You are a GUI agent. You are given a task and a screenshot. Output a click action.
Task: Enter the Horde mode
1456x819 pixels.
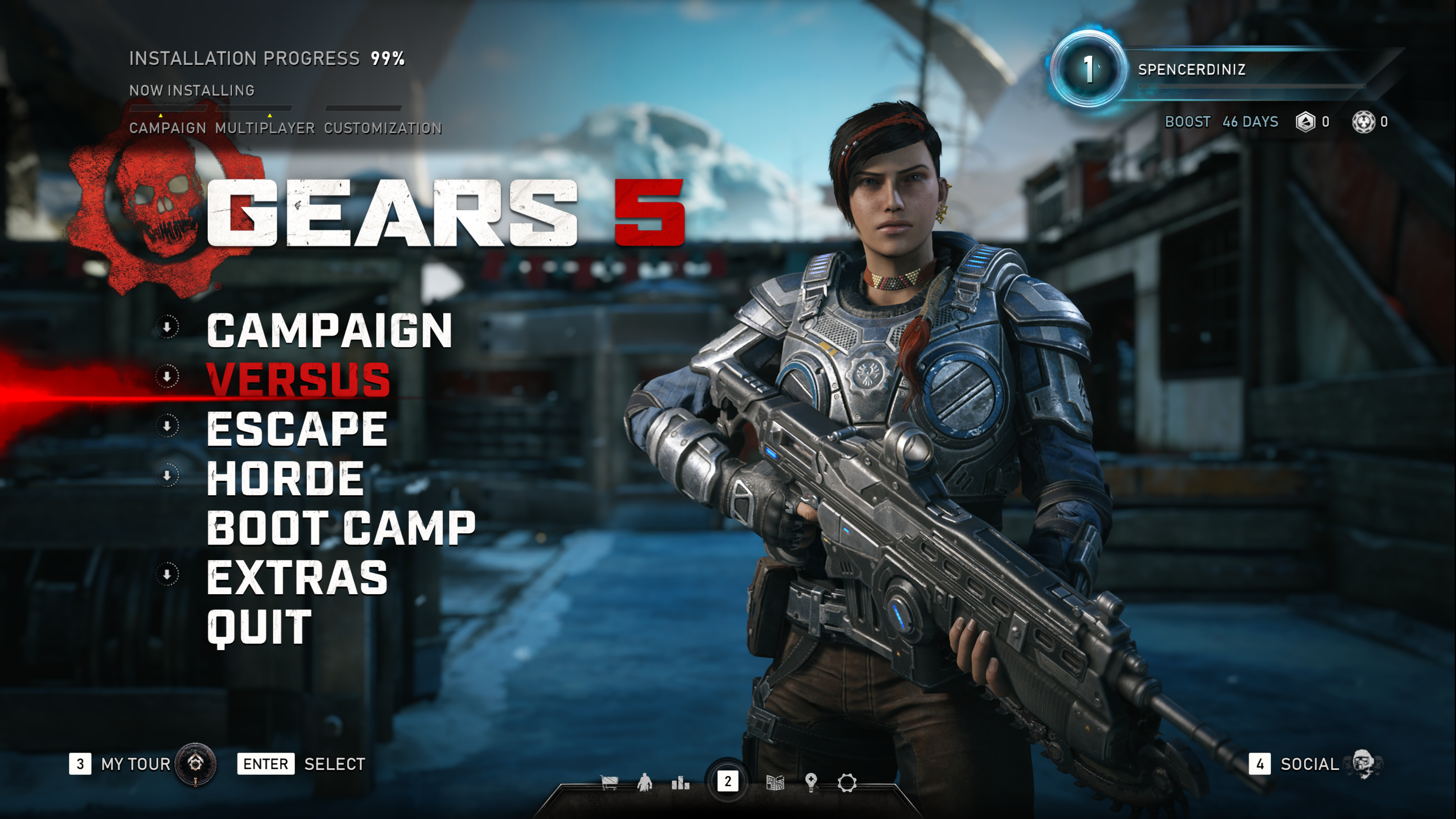coord(286,479)
